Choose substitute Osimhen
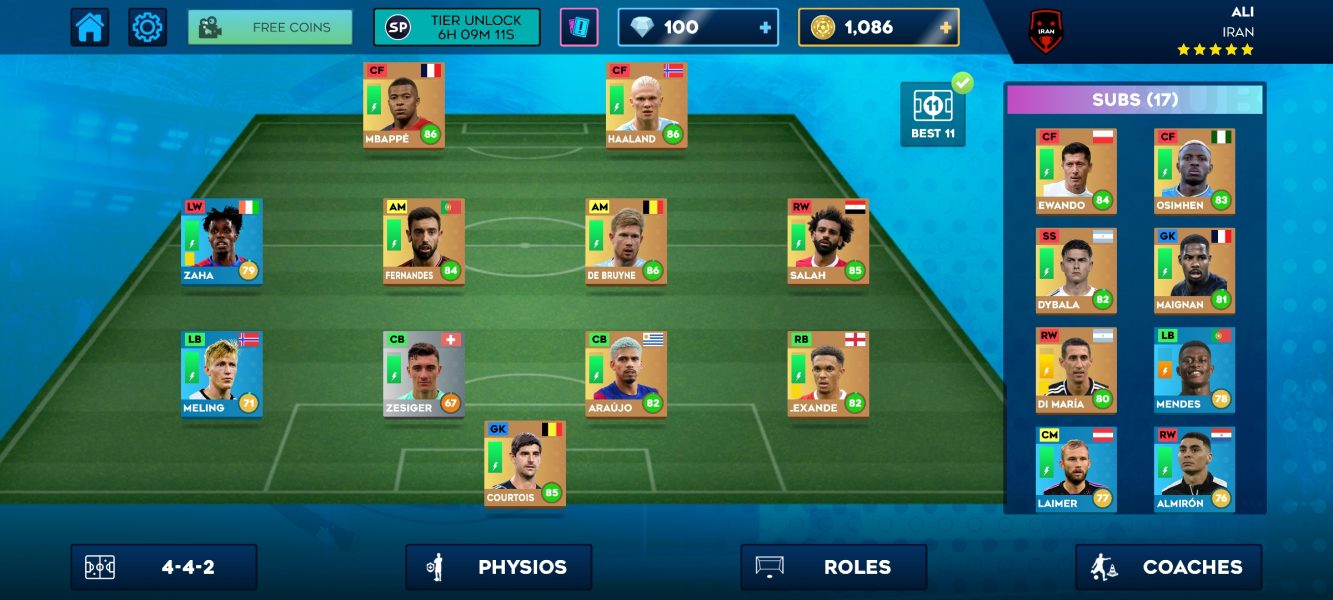The image size is (1333, 600). [x=1194, y=170]
